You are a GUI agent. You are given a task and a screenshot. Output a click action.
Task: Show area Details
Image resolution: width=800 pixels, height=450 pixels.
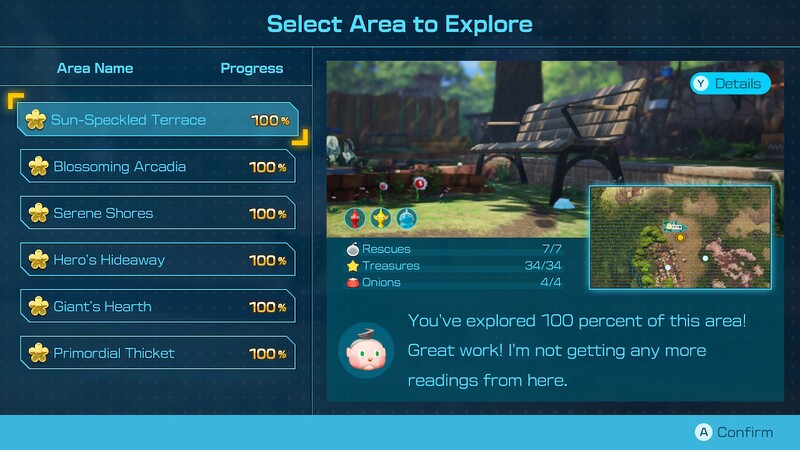(729, 84)
